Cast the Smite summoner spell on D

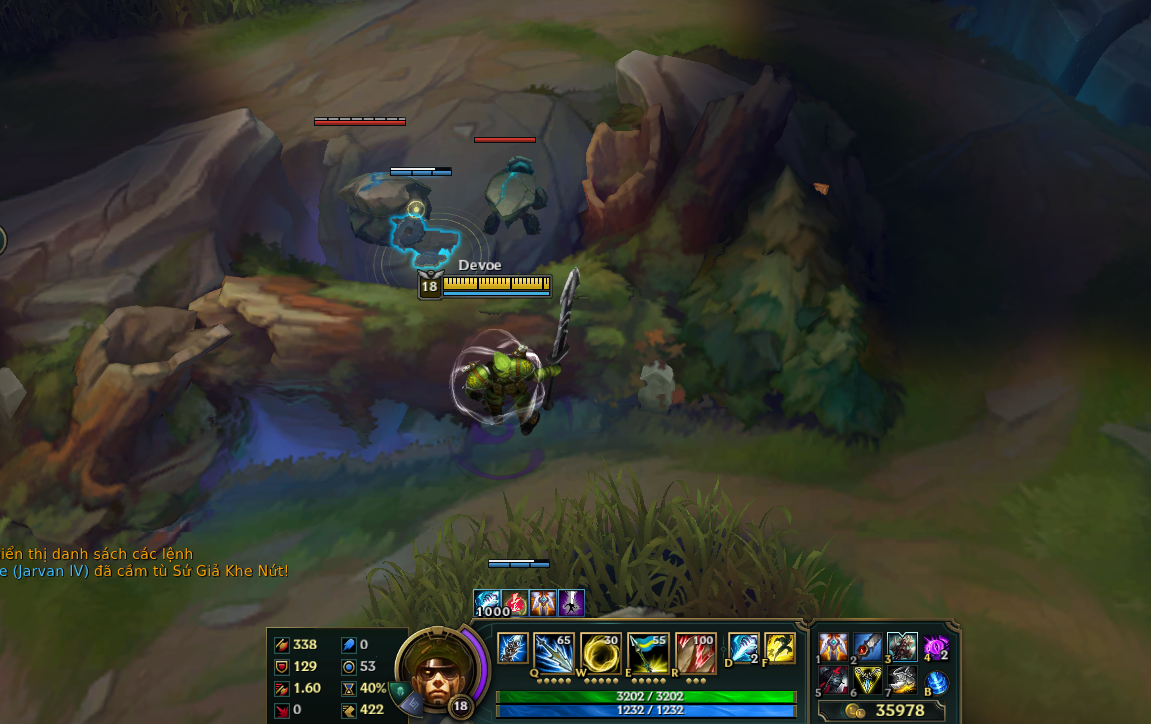(x=743, y=648)
